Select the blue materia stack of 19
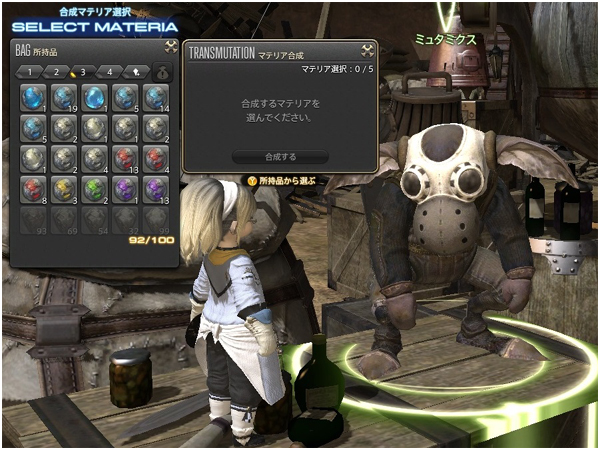Viewport: 600px width, 450px height. [64, 97]
